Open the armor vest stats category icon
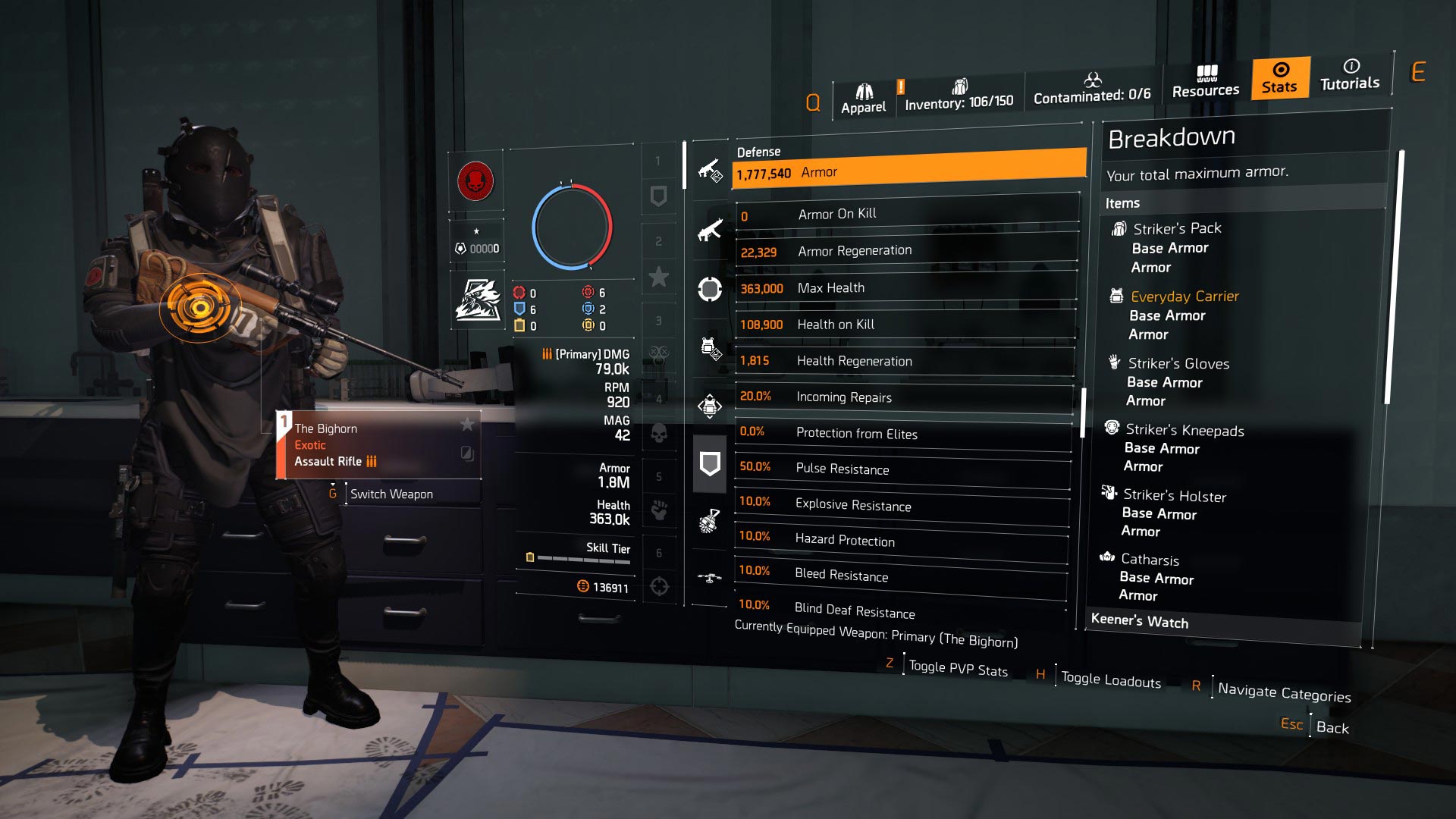This screenshot has width=1456, height=819. click(710, 347)
